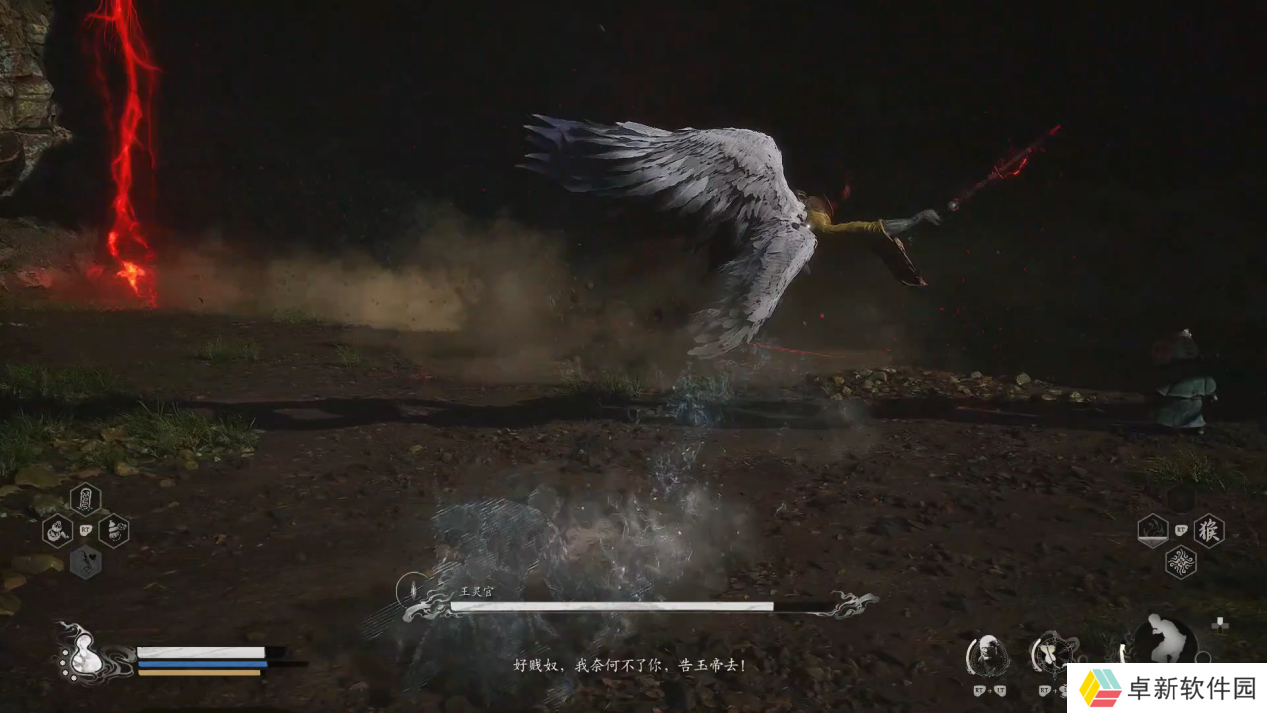Viewport: 1267px width, 713px height.
Task: Open the 卓新软件园 watermark logo
Action: click(1166, 688)
